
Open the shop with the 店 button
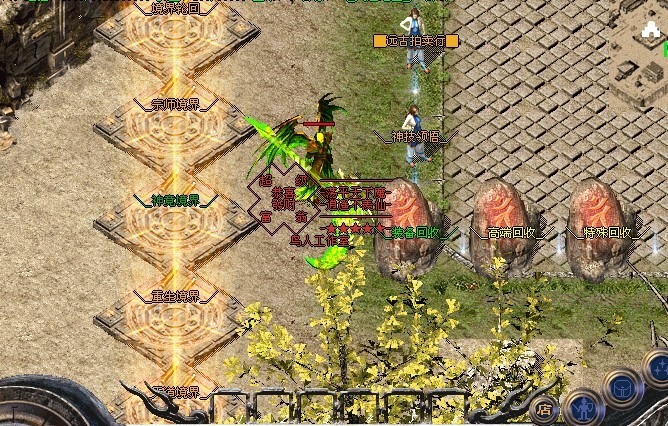[544, 408]
